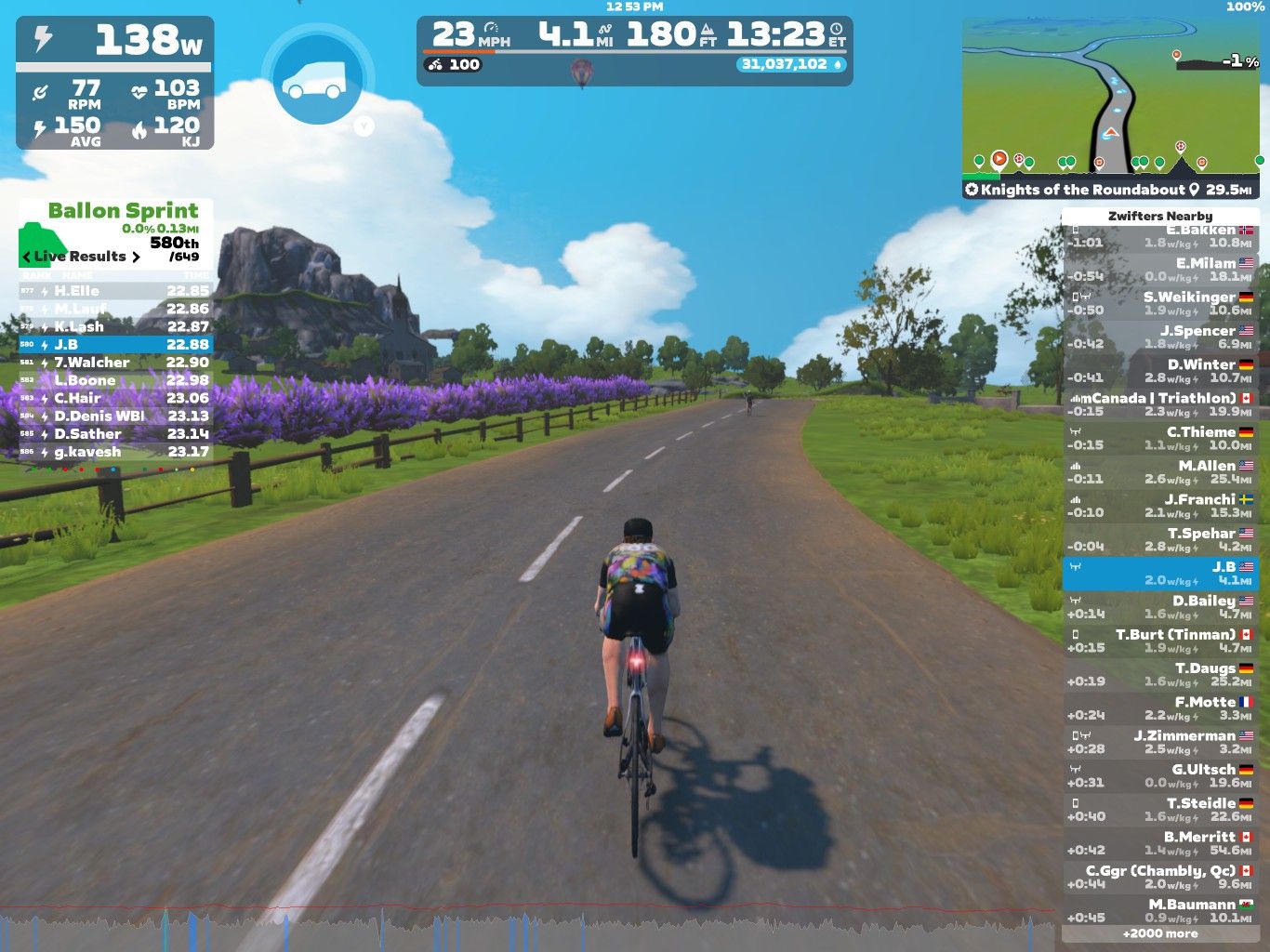Choose g.kavesh row in sprint leaderboard
This screenshot has height=952, width=1270.
click(x=115, y=452)
